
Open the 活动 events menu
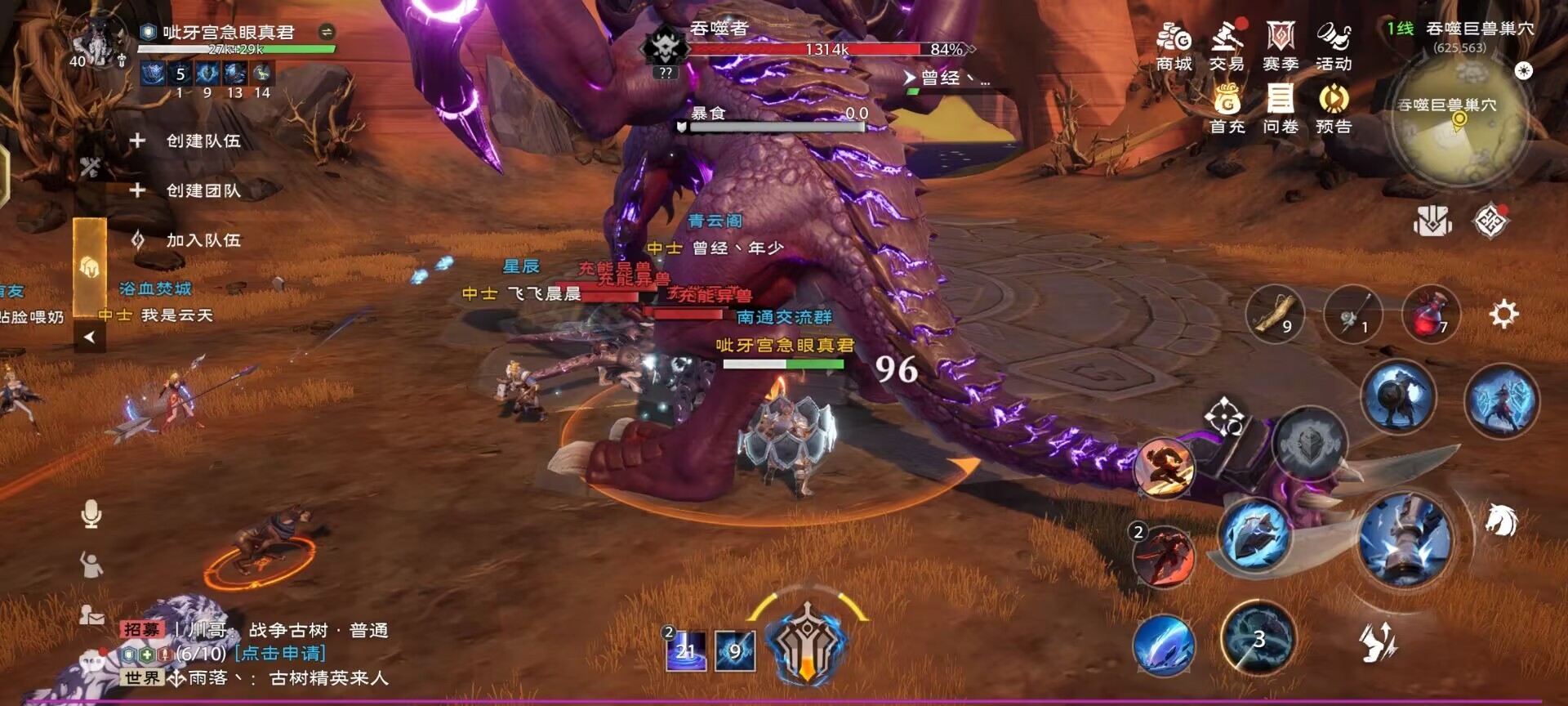[1334, 47]
